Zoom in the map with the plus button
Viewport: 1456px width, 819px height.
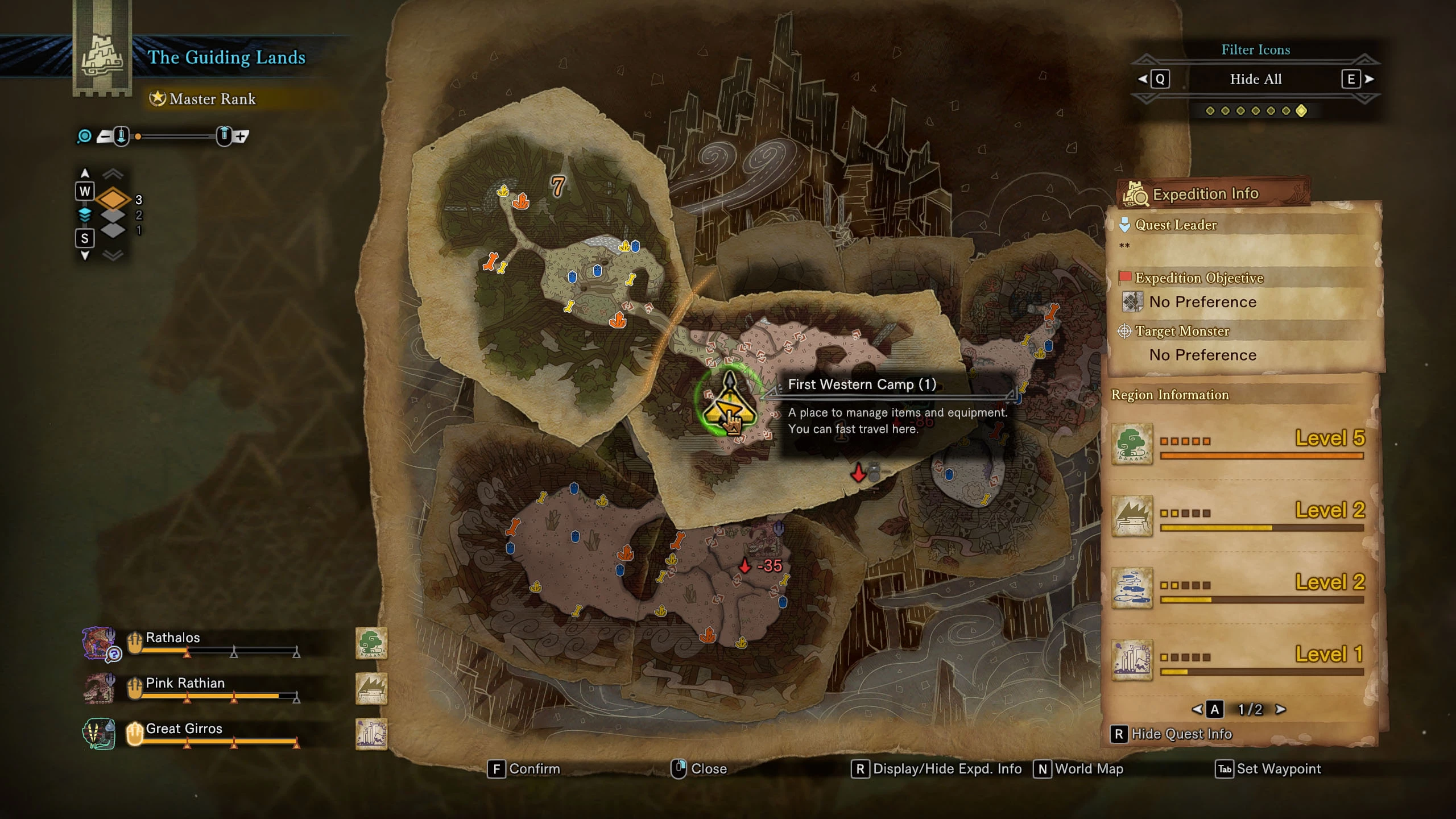[x=241, y=136]
